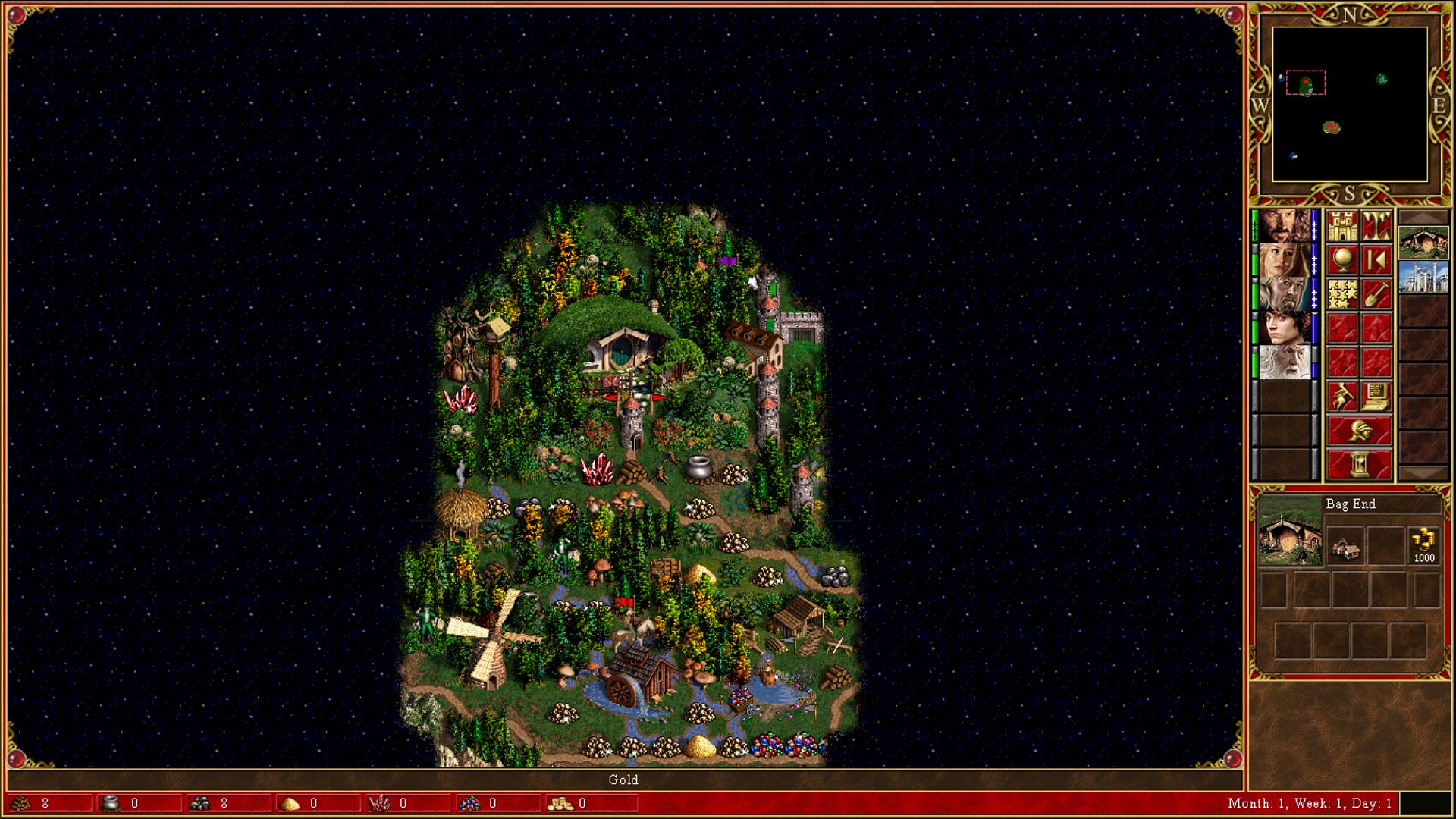Click the crossed-pillars underground toggle button
The image size is (1456, 819).
[1376, 226]
